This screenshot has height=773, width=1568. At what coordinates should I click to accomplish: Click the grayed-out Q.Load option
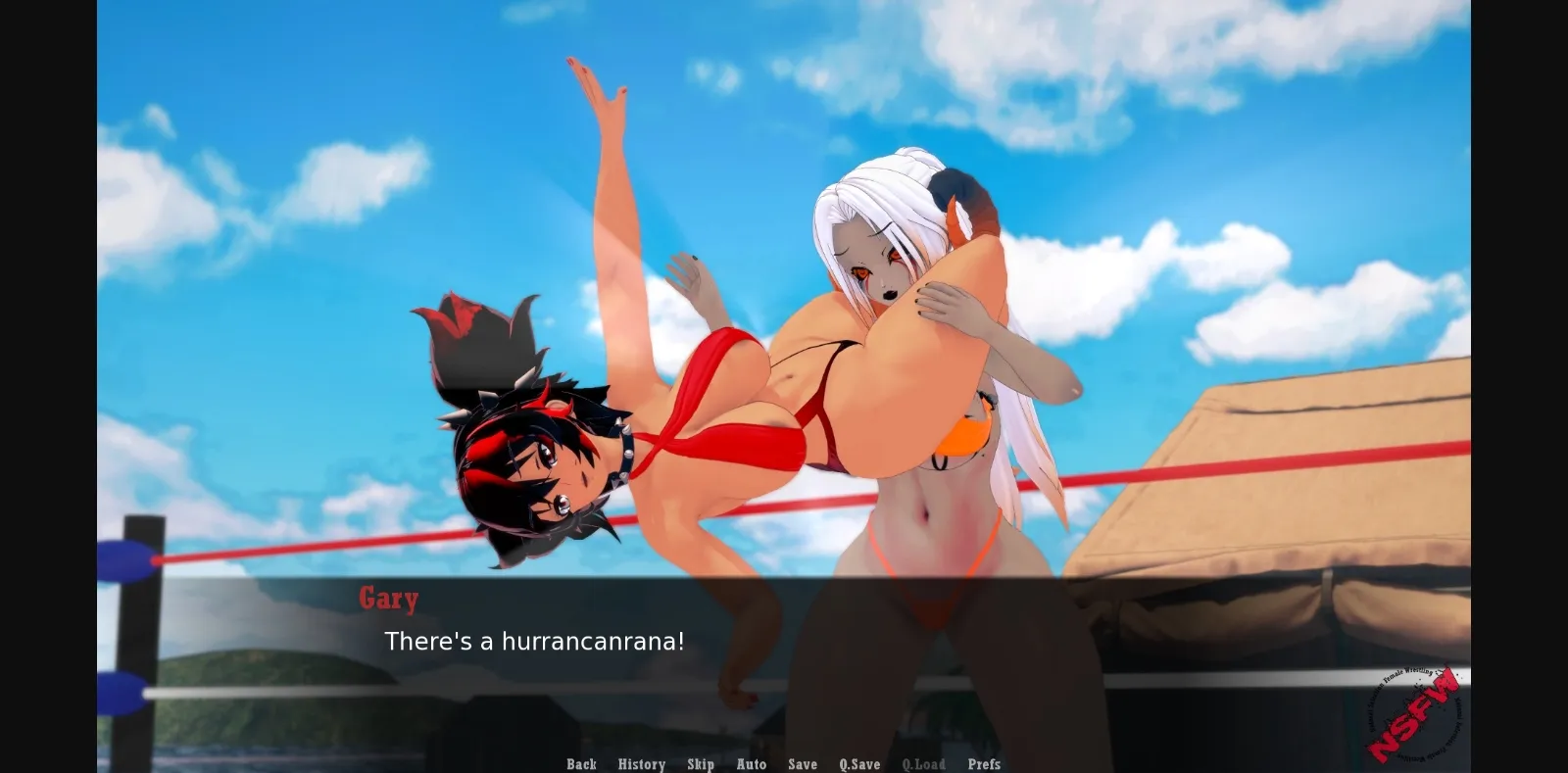(x=923, y=764)
